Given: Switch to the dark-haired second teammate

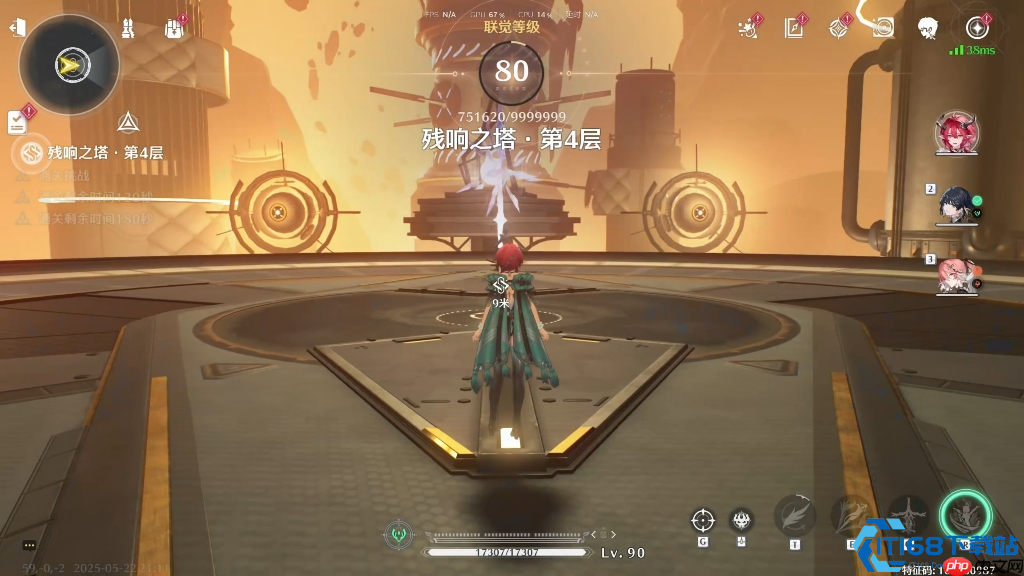Looking at the screenshot, I should pyautogui.click(x=953, y=204).
